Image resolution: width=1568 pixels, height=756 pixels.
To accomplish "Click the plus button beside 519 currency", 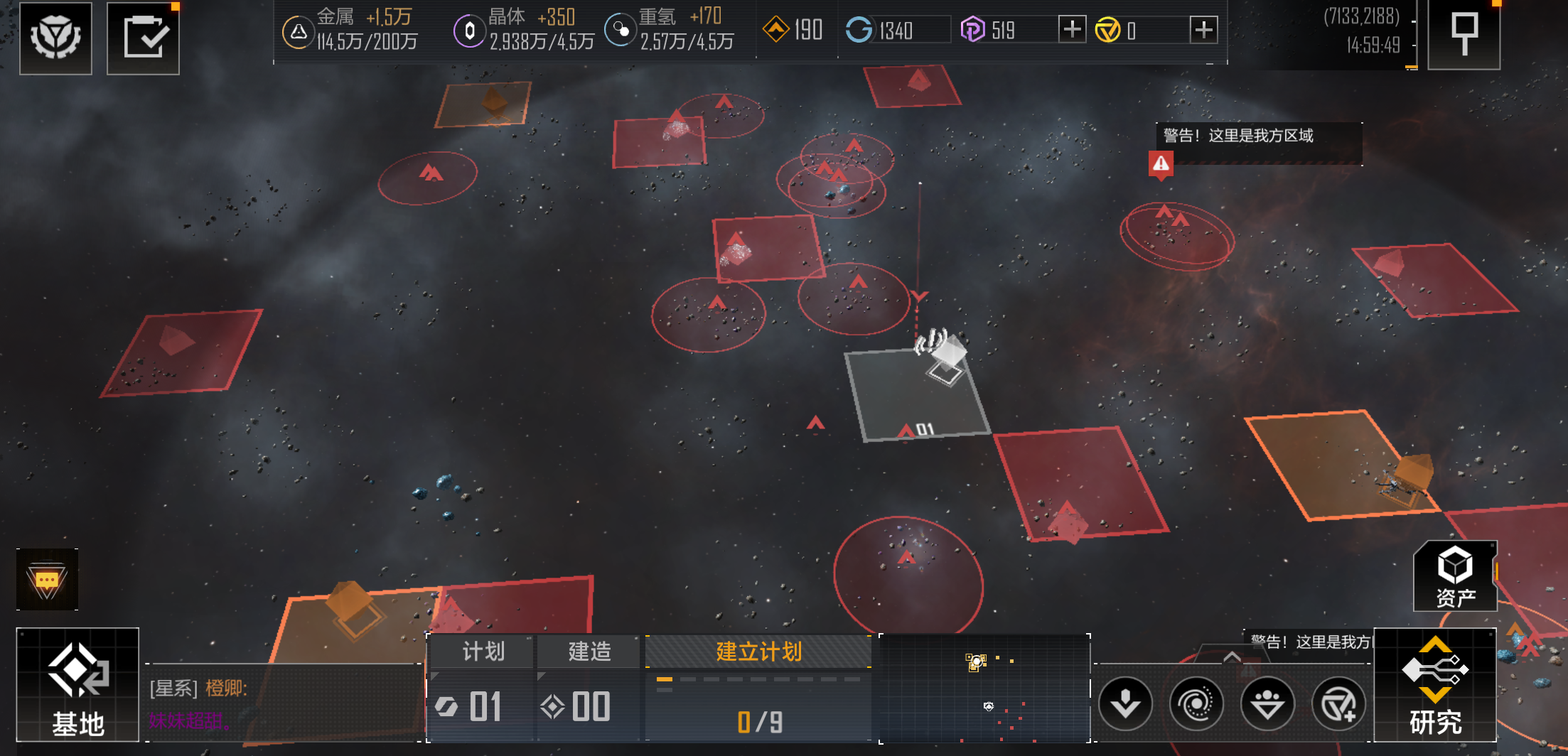I will click(x=1072, y=30).
